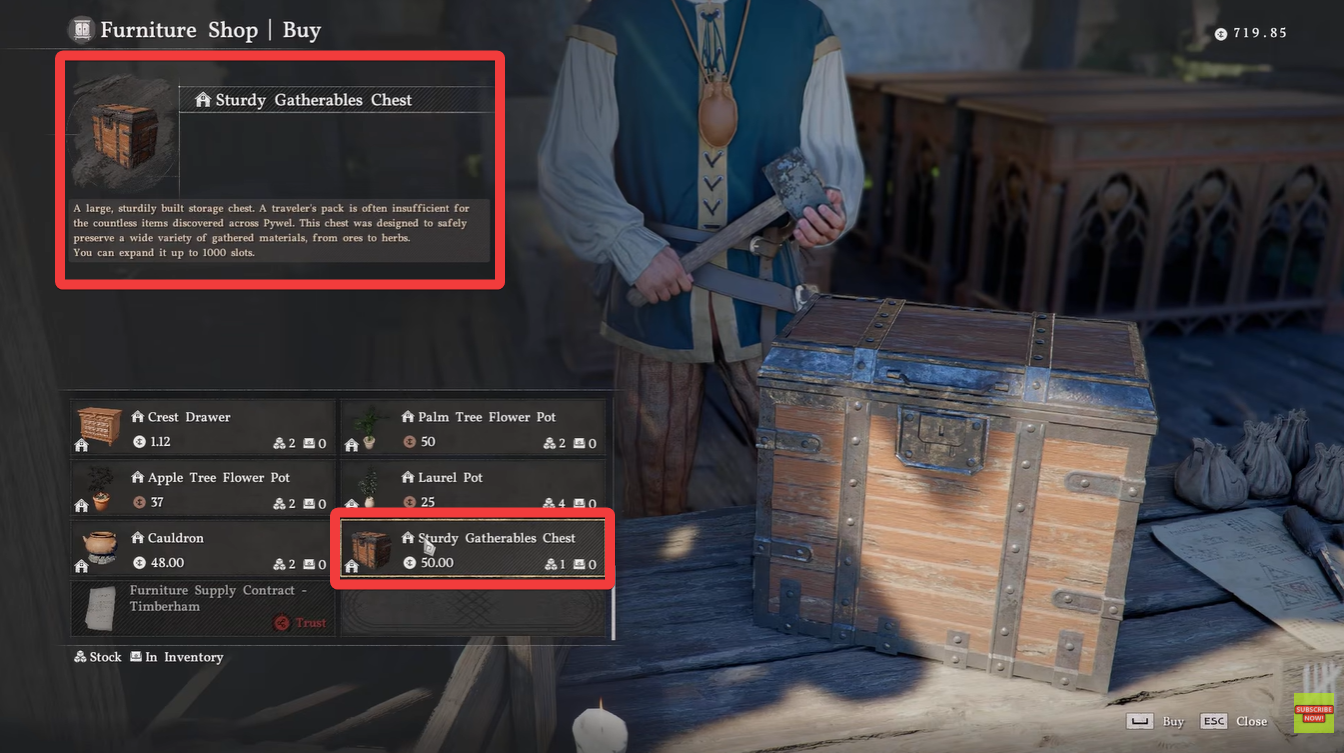Click the Sturdy Gatherables Chest preview thumbnail
This screenshot has width=1344, height=753.
pos(122,135)
